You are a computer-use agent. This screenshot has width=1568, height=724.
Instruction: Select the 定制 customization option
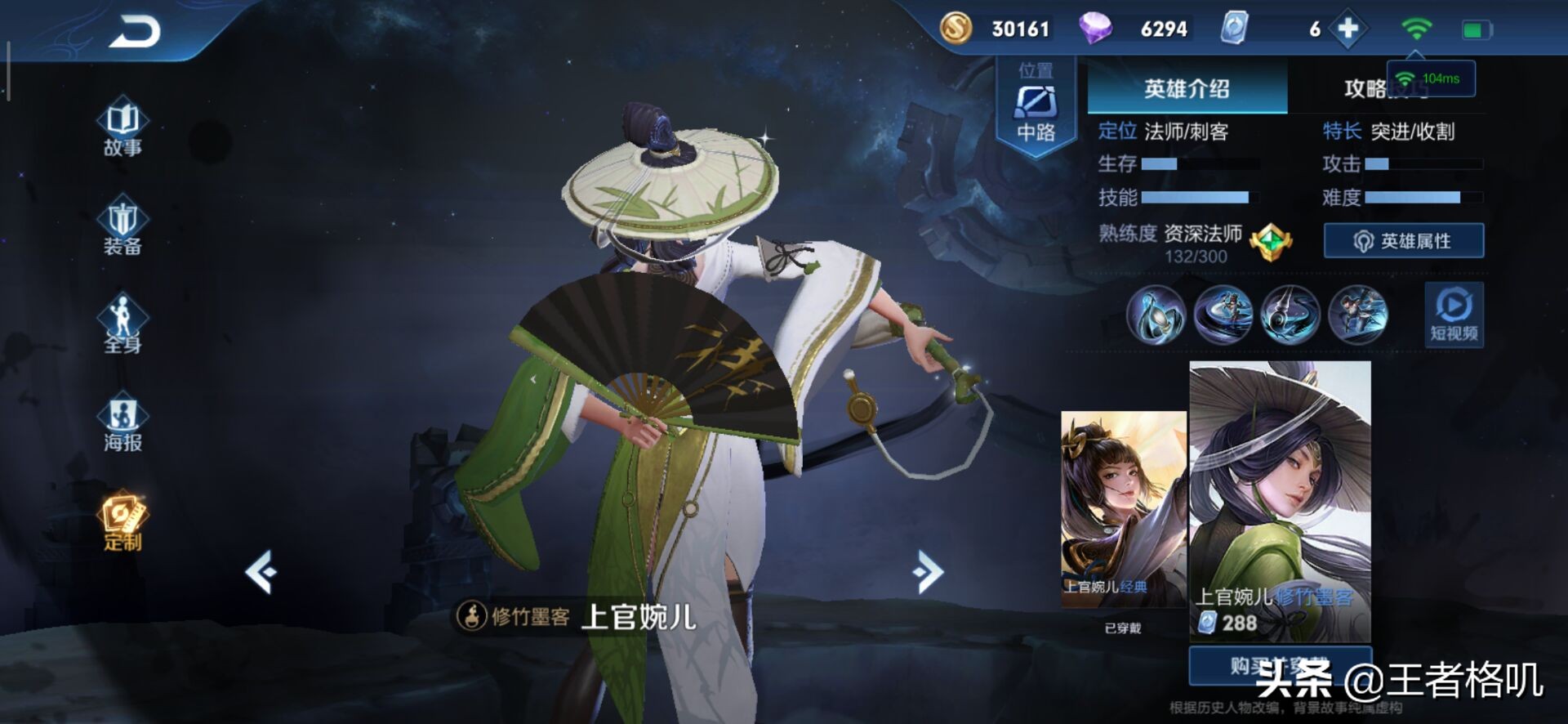click(122, 521)
